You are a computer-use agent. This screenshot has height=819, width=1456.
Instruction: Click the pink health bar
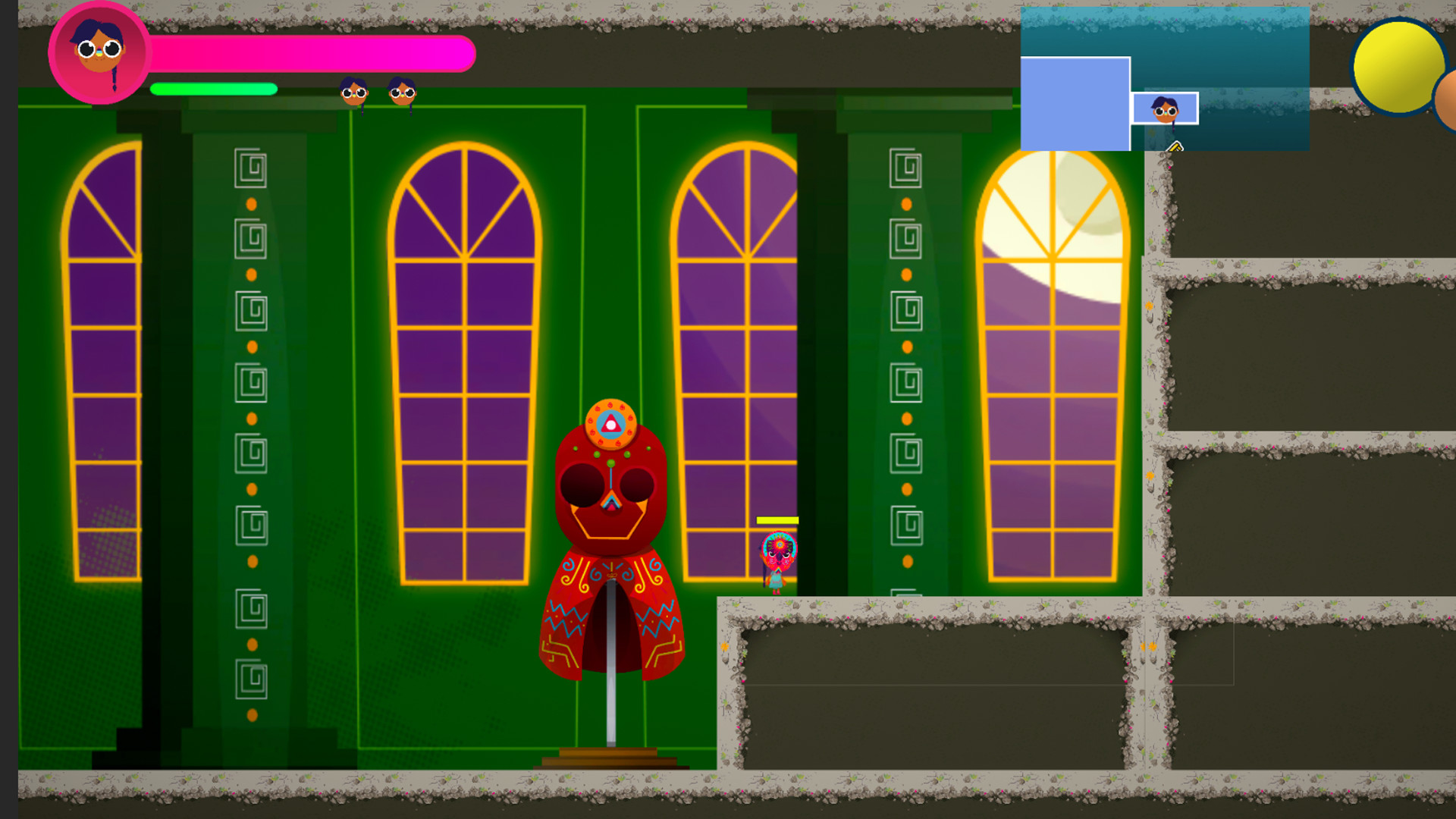click(311, 53)
